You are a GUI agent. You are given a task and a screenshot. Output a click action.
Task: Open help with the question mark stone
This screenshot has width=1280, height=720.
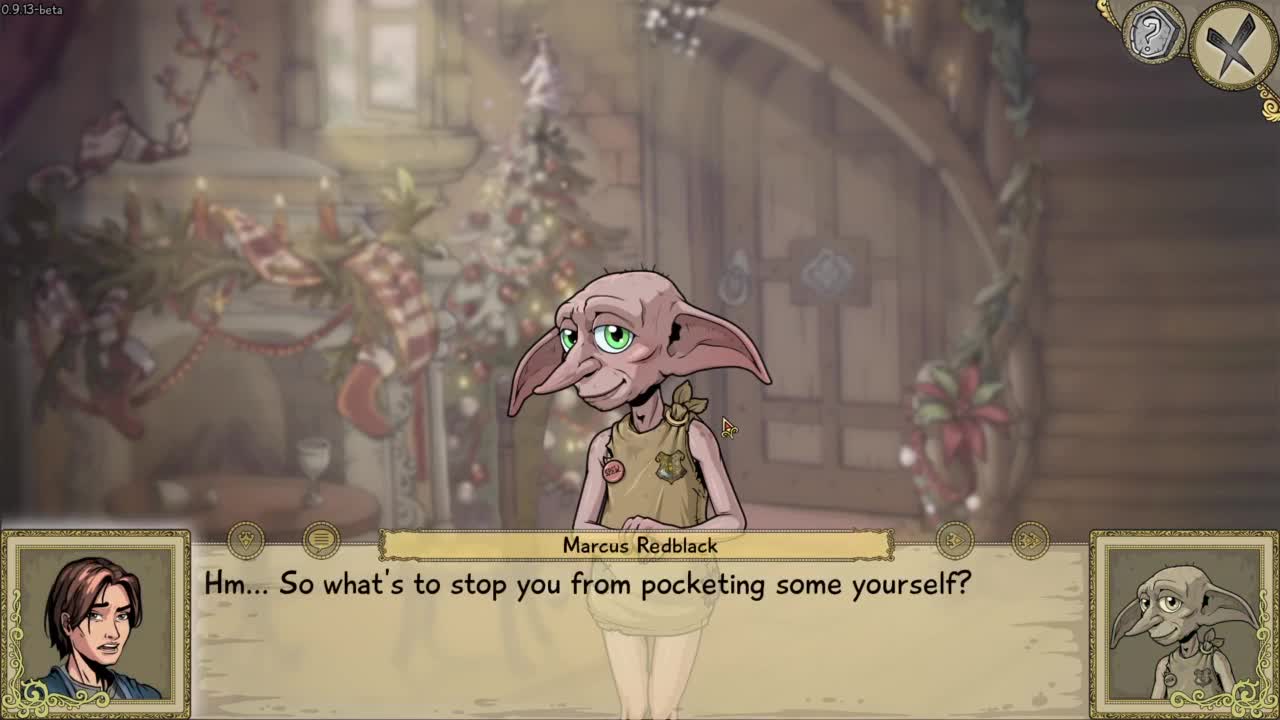tap(1152, 34)
